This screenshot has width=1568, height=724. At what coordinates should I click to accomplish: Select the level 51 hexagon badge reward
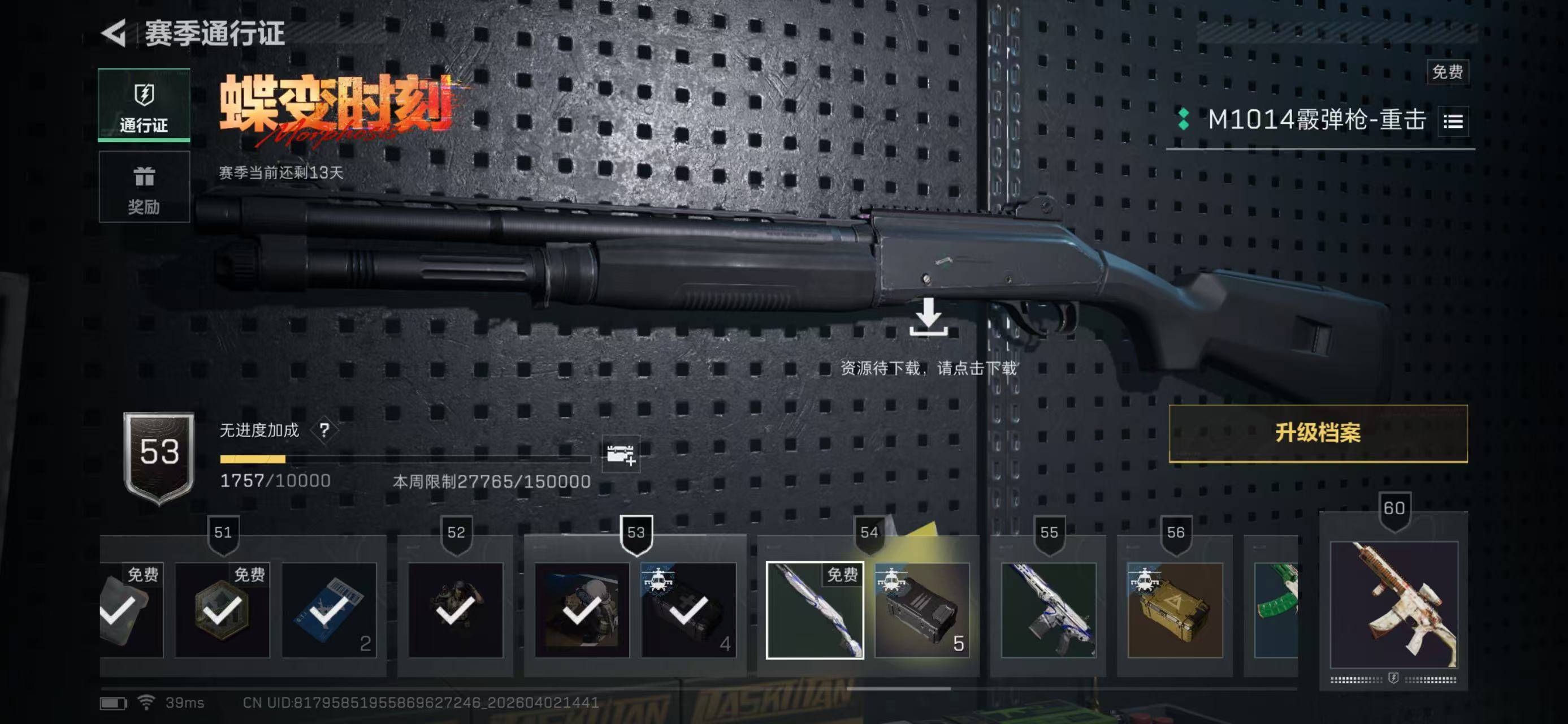click(222, 610)
